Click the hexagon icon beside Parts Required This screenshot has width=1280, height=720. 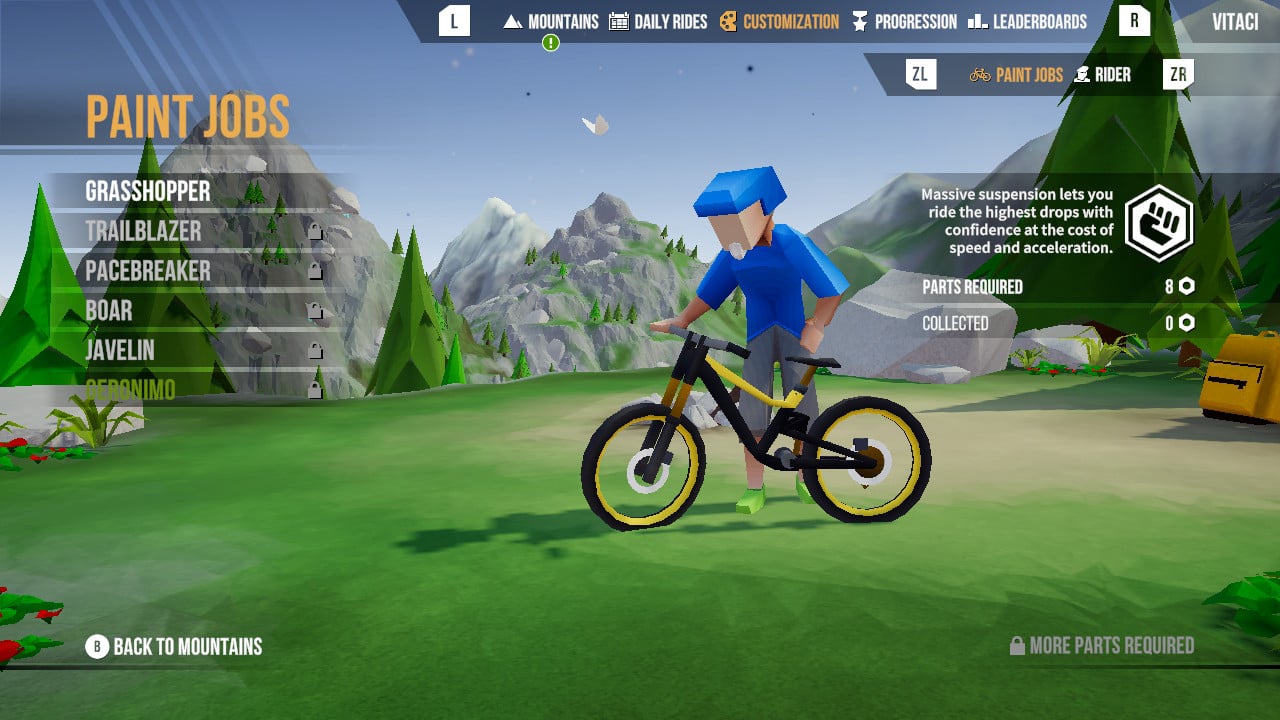[1185, 287]
